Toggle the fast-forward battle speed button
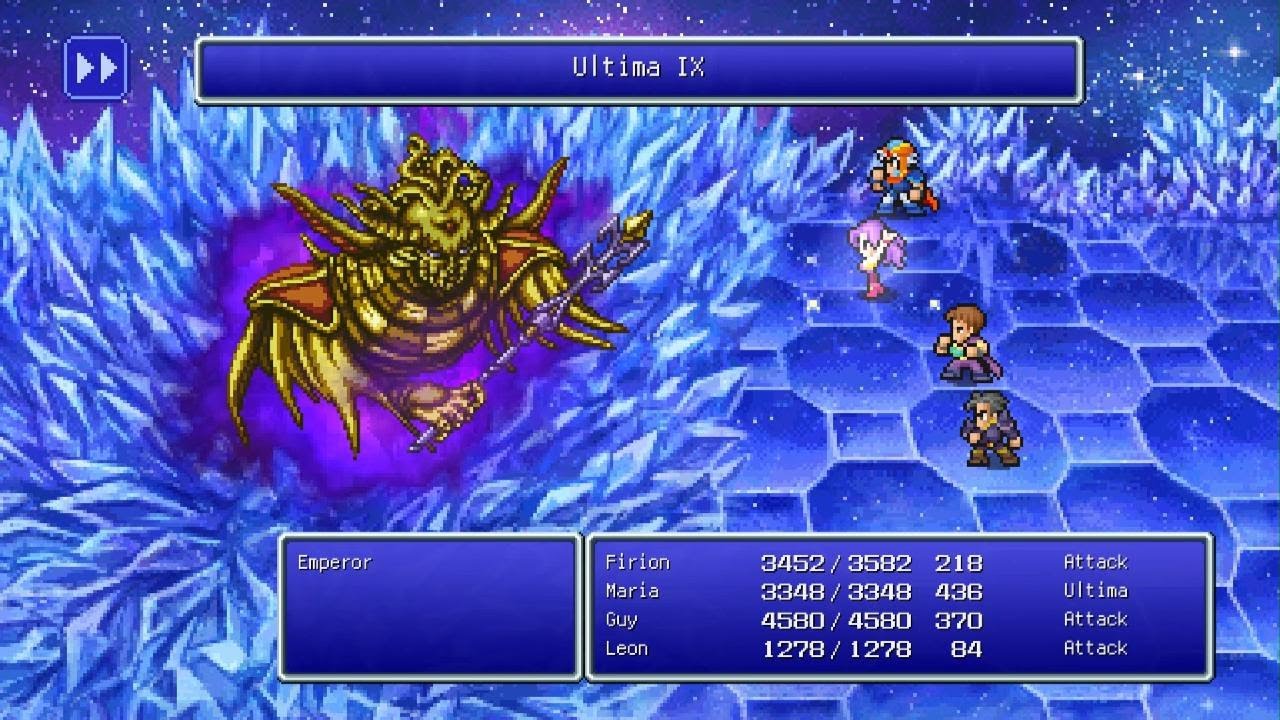The width and height of the screenshot is (1280, 720). click(x=96, y=68)
